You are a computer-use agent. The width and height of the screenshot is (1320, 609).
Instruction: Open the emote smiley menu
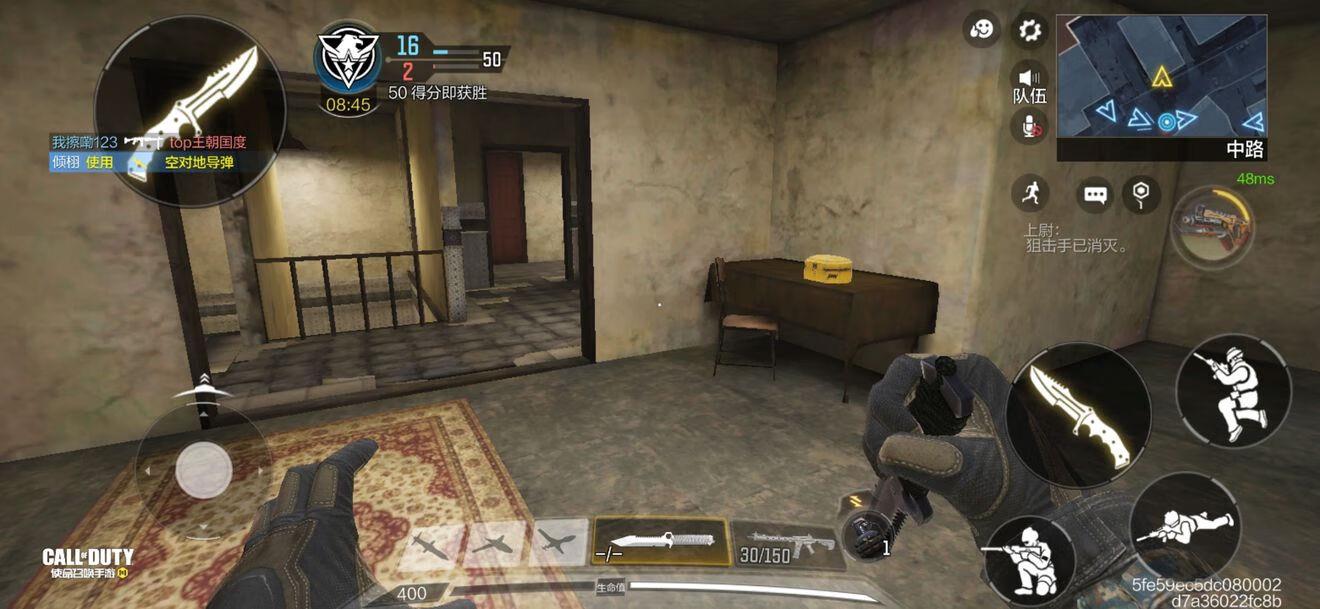[x=982, y=29]
